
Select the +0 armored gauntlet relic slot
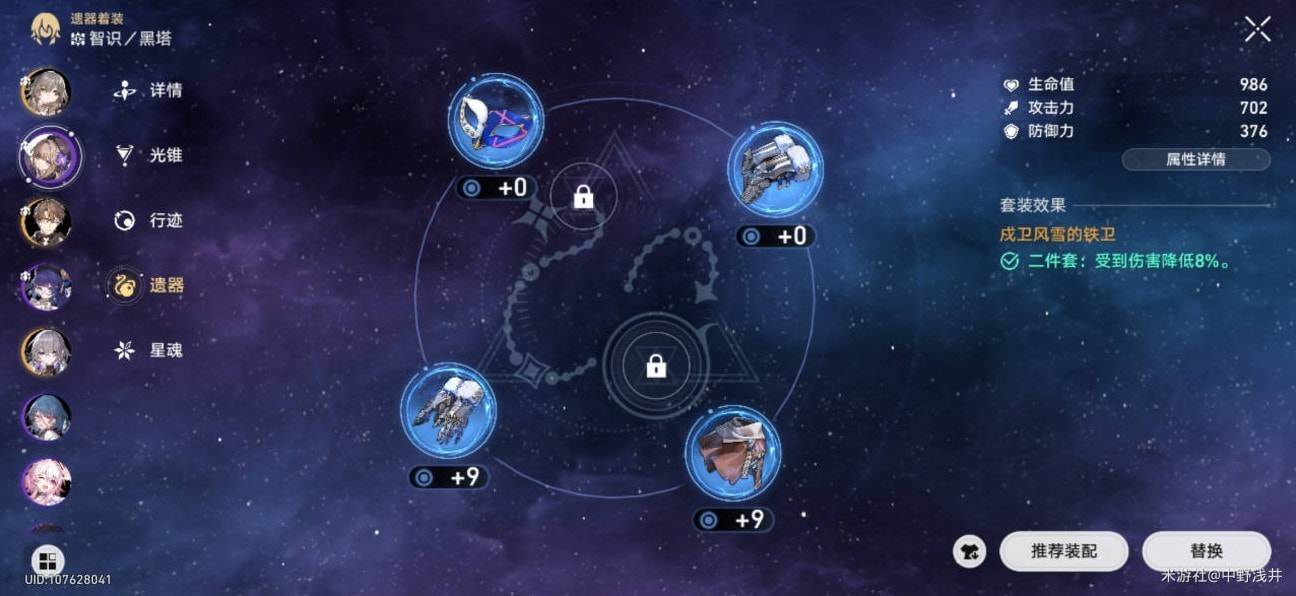click(775, 170)
